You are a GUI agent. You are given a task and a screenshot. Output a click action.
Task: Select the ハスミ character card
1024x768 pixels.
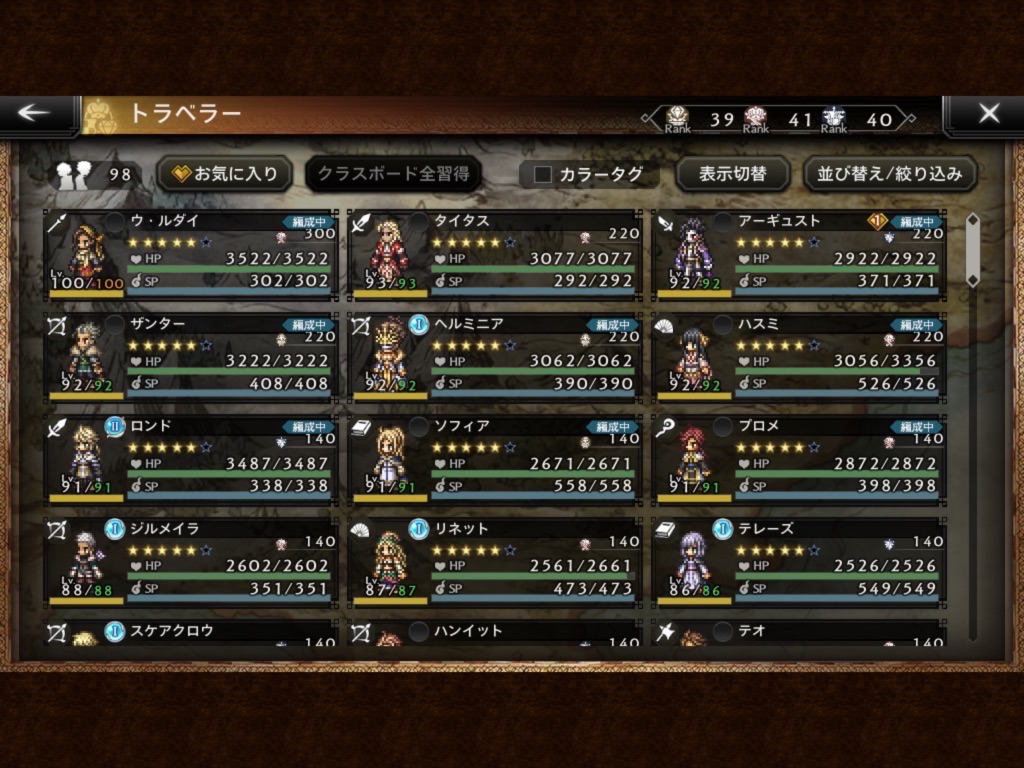tap(798, 357)
